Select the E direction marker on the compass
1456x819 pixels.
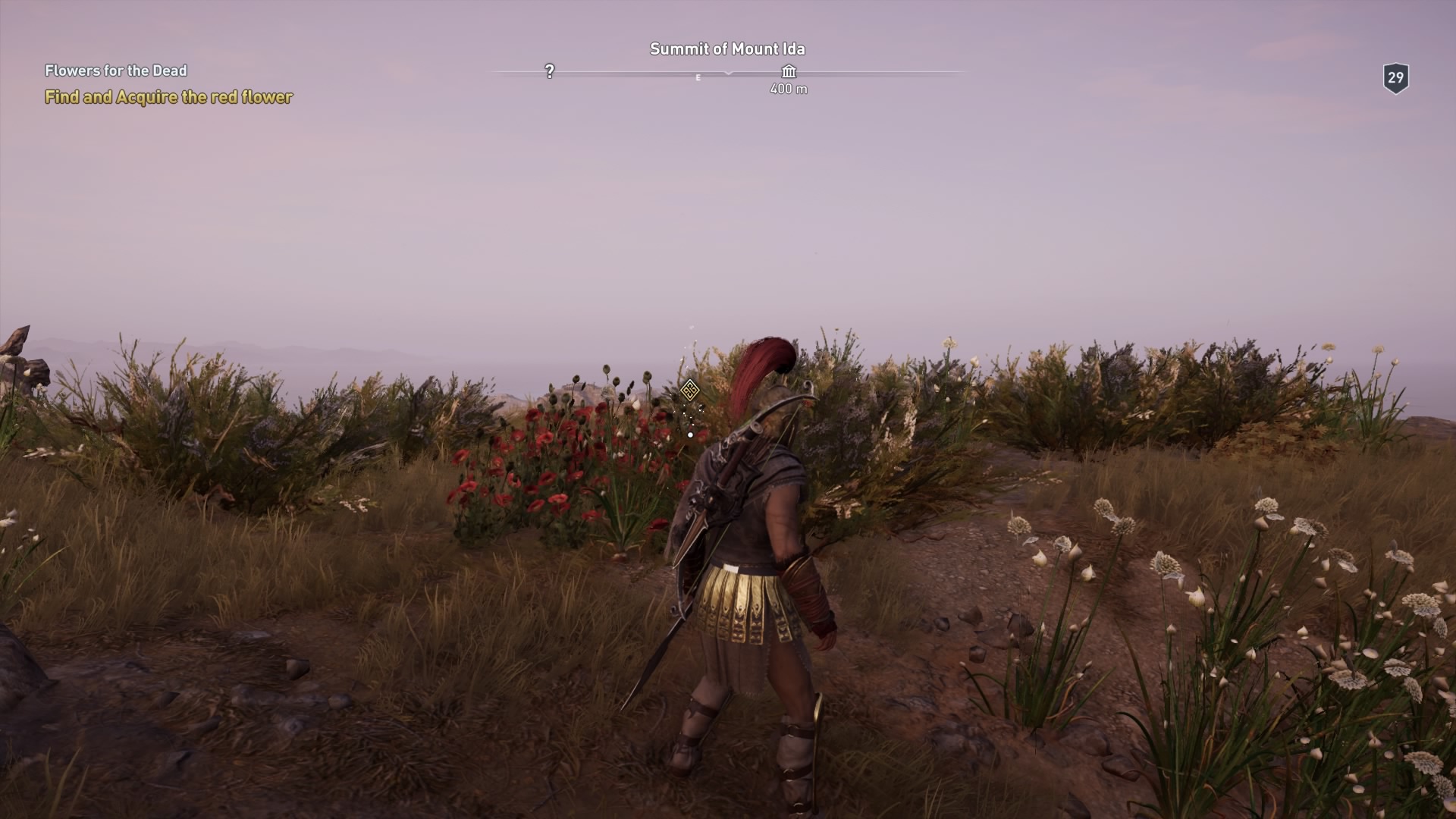(x=697, y=77)
